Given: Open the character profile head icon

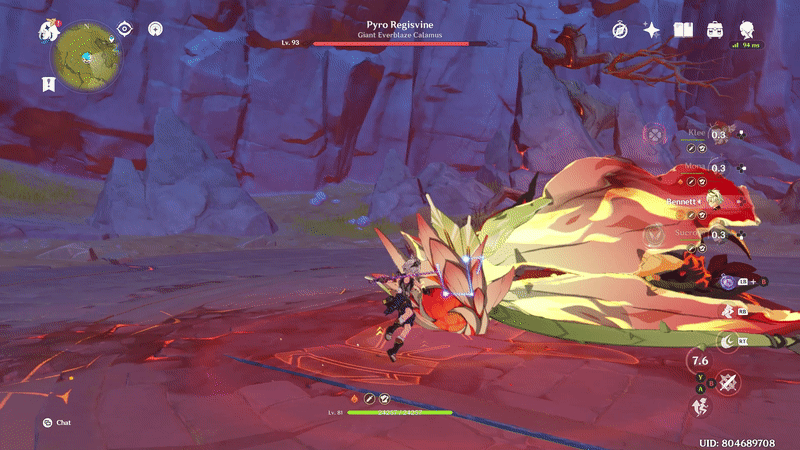Looking at the screenshot, I should (747, 30).
